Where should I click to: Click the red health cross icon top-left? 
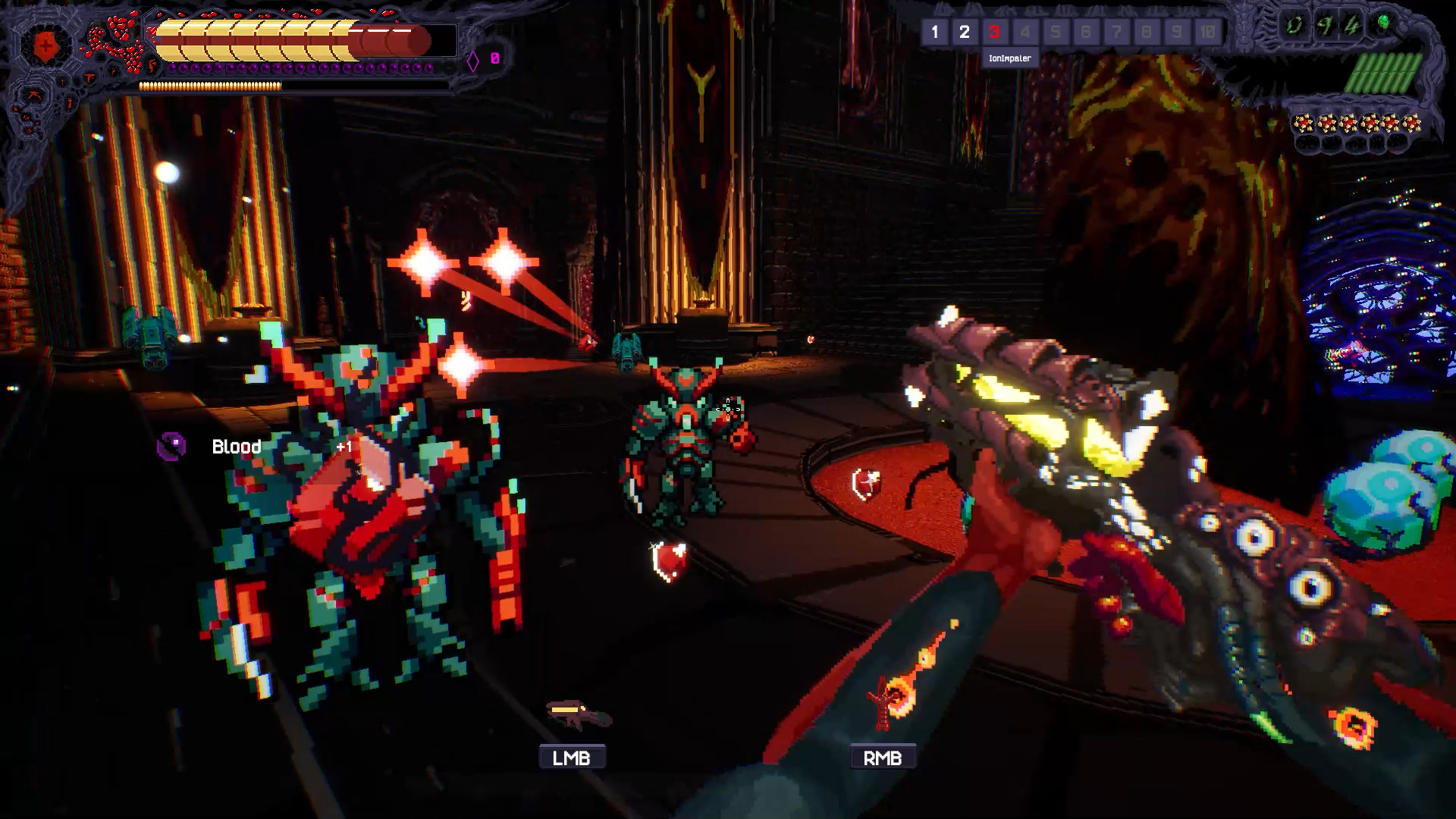(44, 44)
